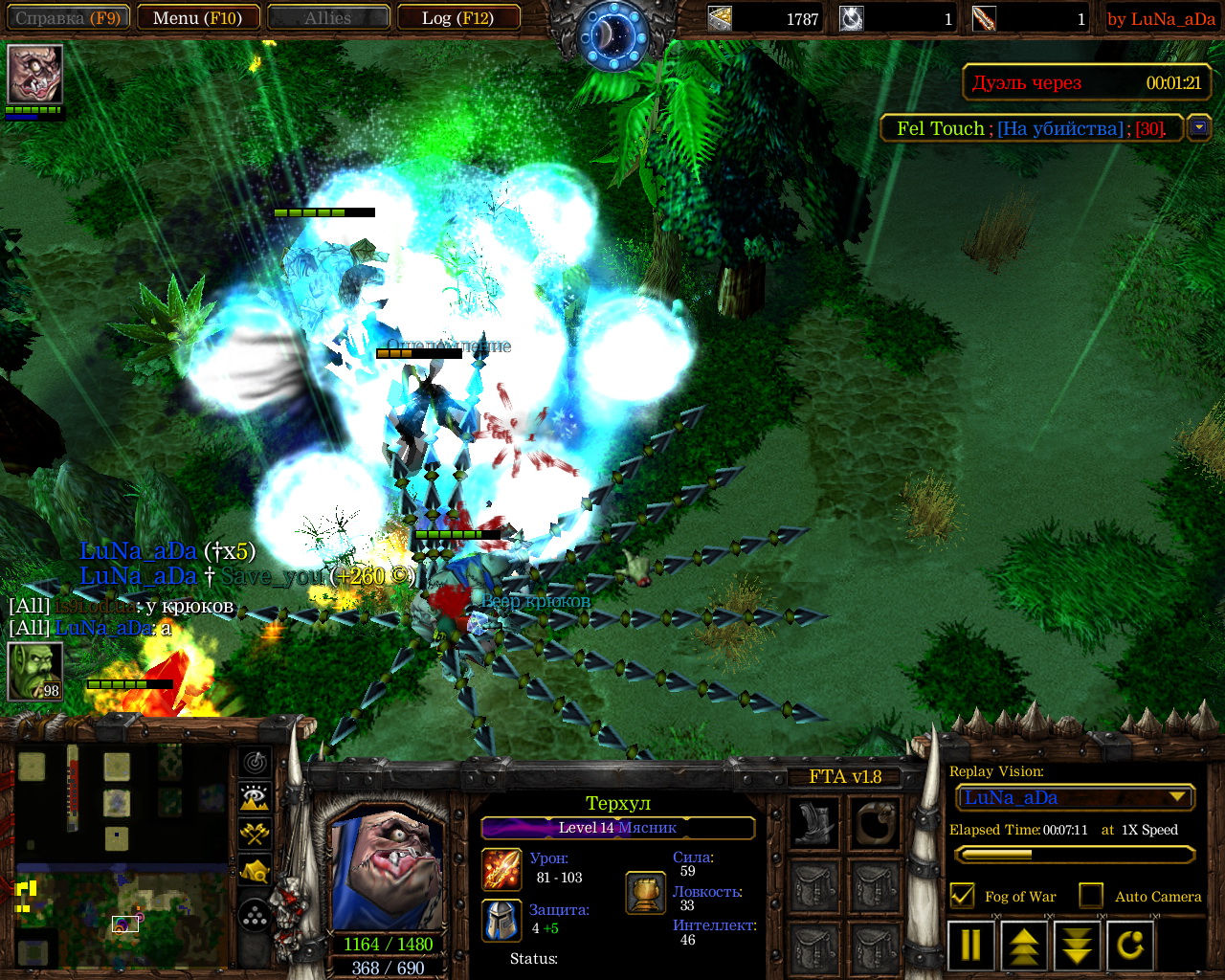Restart the replay with circular arrow button
This screenshot has height=980, width=1225.
[1130, 945]
